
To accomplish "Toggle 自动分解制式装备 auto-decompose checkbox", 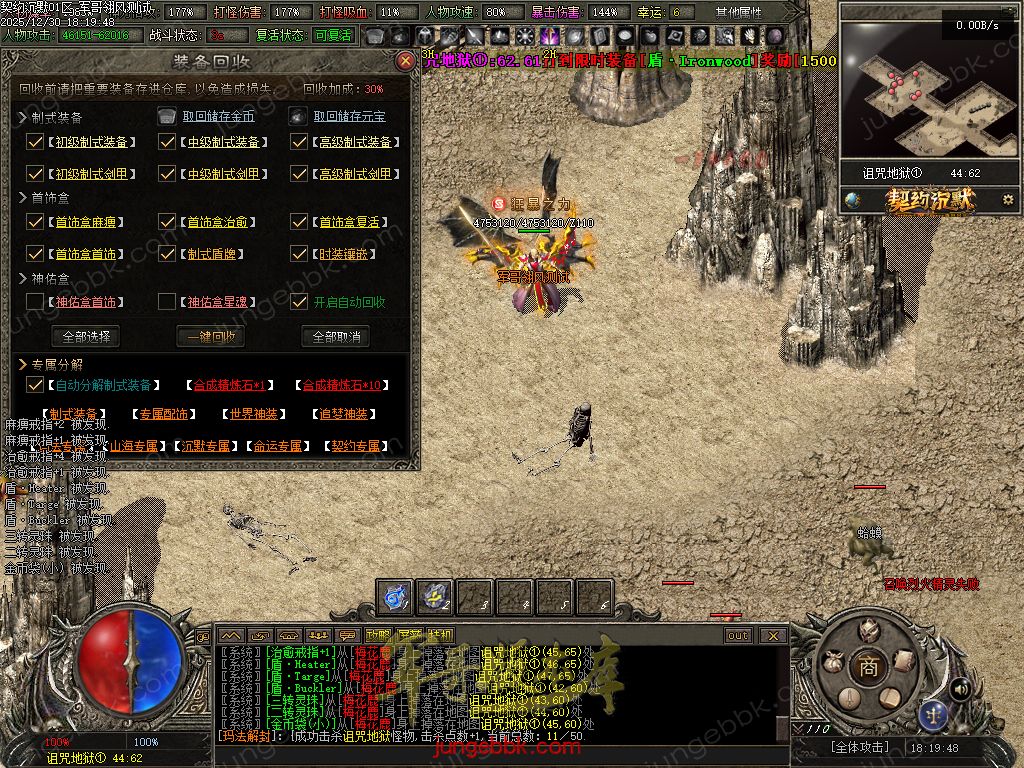I will [x=35, y=384].
